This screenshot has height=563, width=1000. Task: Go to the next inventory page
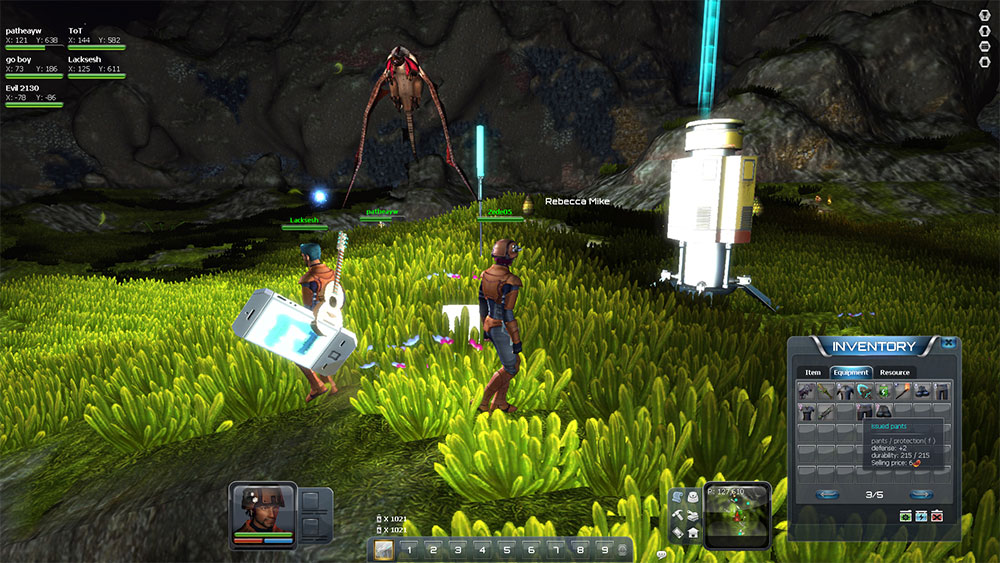point(921,494)
